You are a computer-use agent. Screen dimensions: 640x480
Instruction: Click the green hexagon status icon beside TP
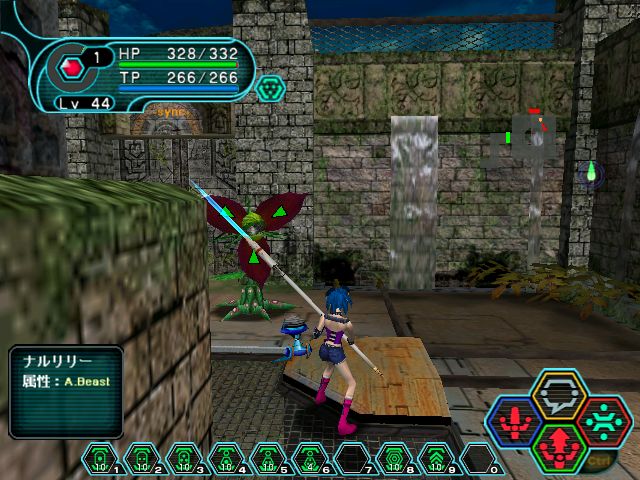[x=271, y=89]
